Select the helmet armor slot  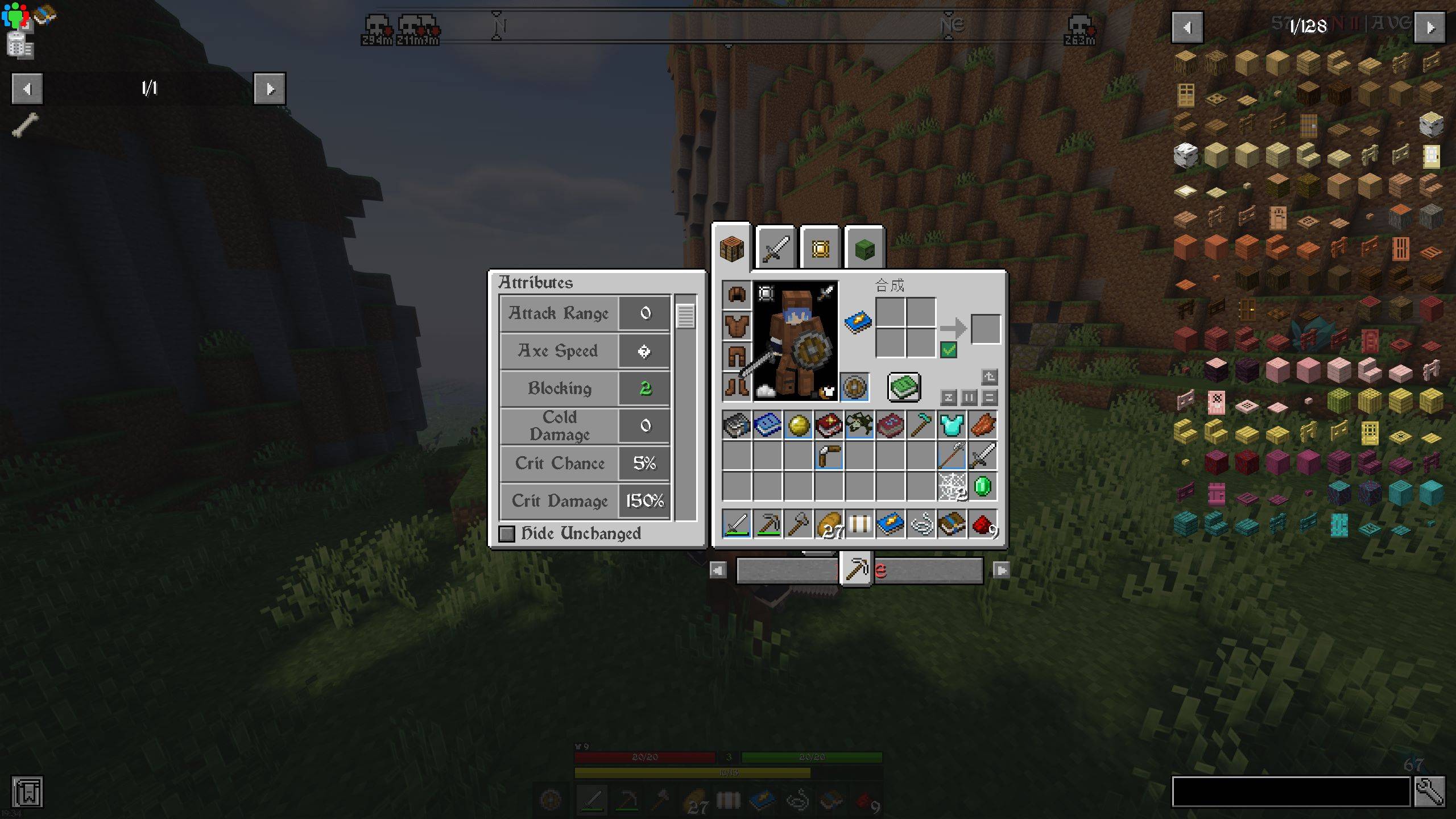click(736, 293)
